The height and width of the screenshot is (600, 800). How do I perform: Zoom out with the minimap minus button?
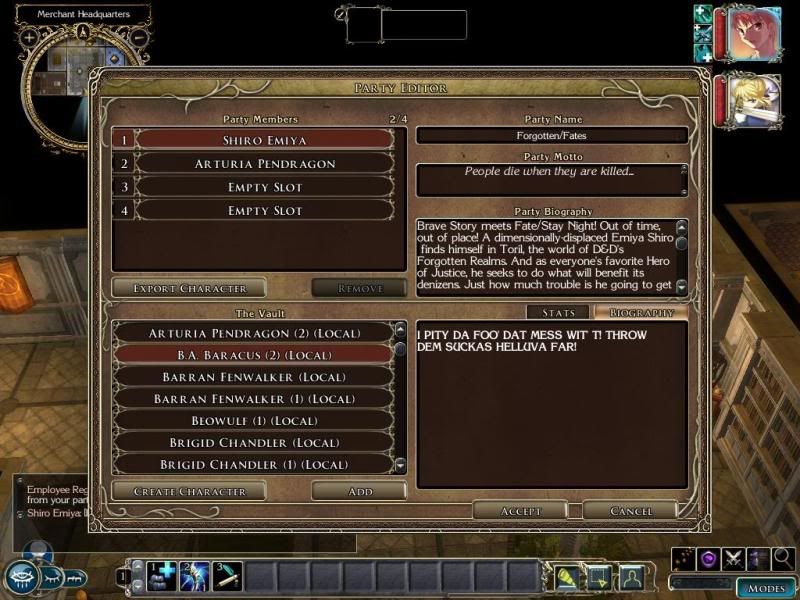(x=139, y=38)
